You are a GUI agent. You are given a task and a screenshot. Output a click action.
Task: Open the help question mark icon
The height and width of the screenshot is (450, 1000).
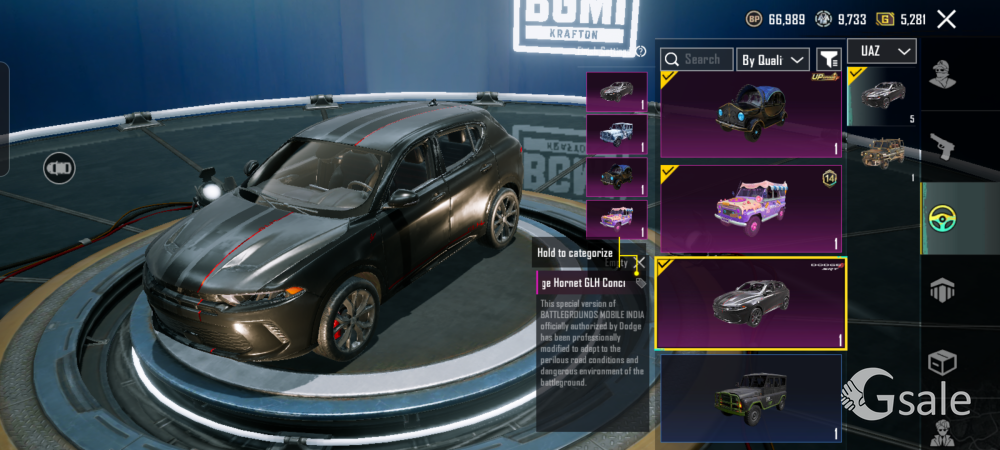(640, 52)
